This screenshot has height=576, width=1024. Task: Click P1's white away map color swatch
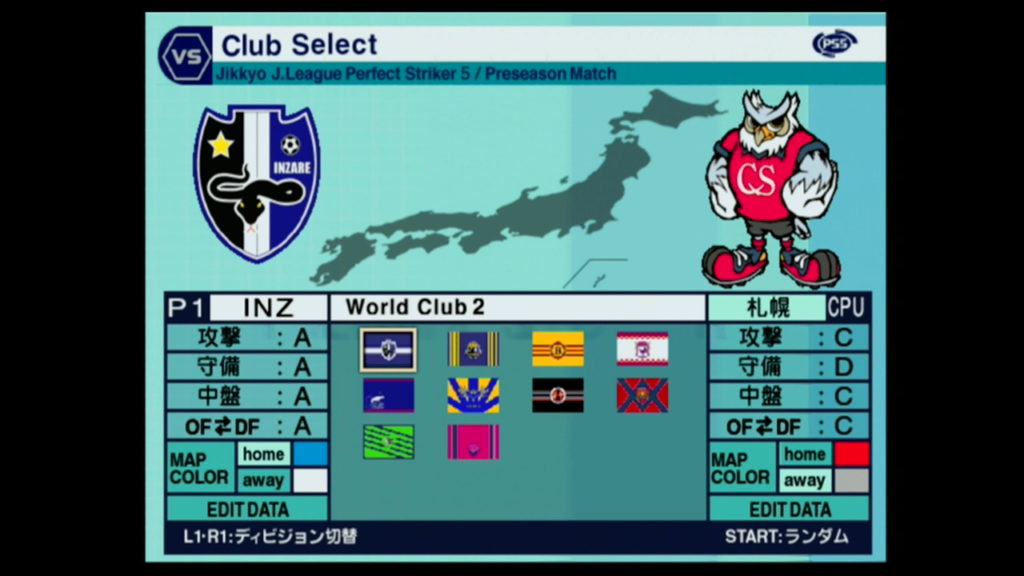point(310,480)
